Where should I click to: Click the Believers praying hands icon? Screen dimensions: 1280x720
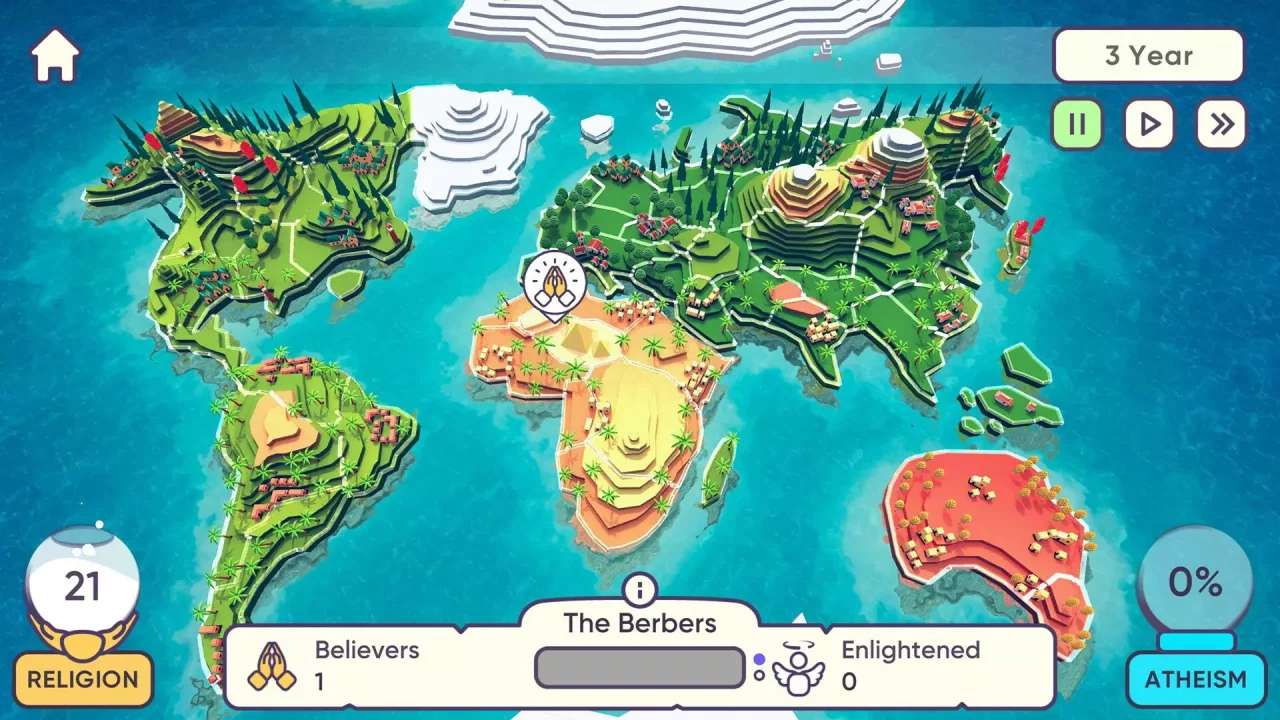(x=270, y=665)
